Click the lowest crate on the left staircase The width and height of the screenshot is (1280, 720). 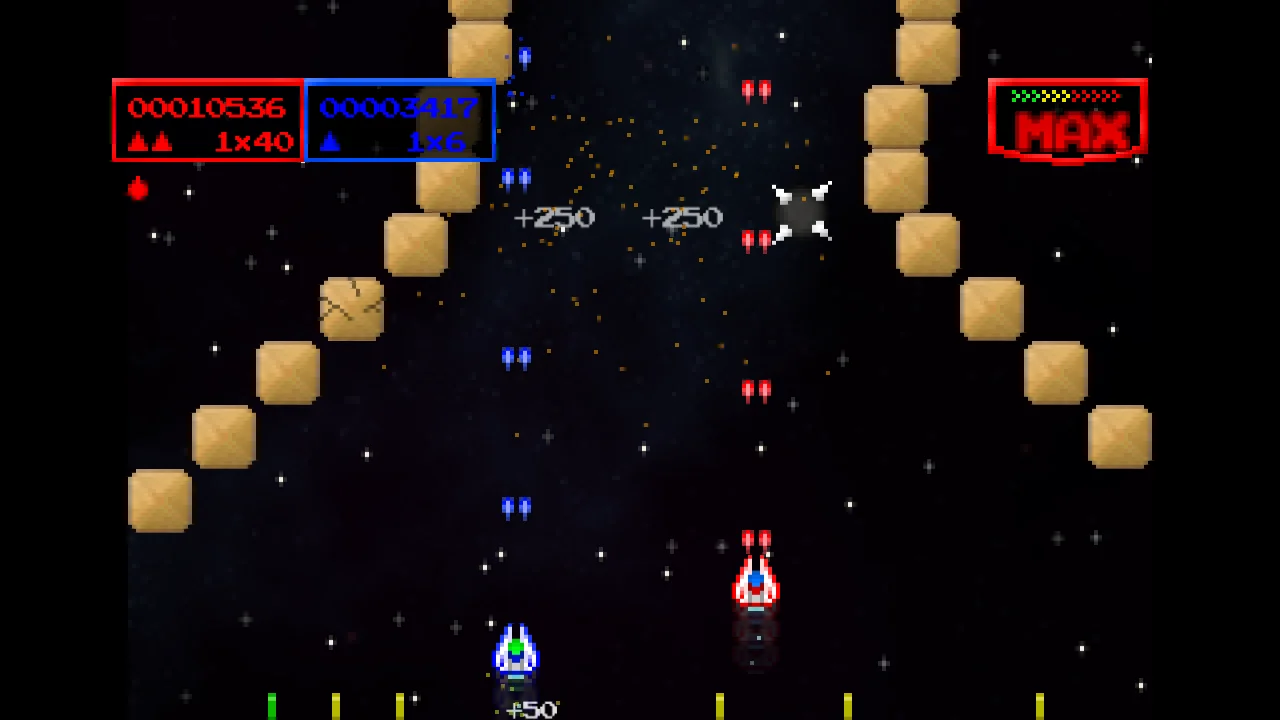(x=158, y=500)
